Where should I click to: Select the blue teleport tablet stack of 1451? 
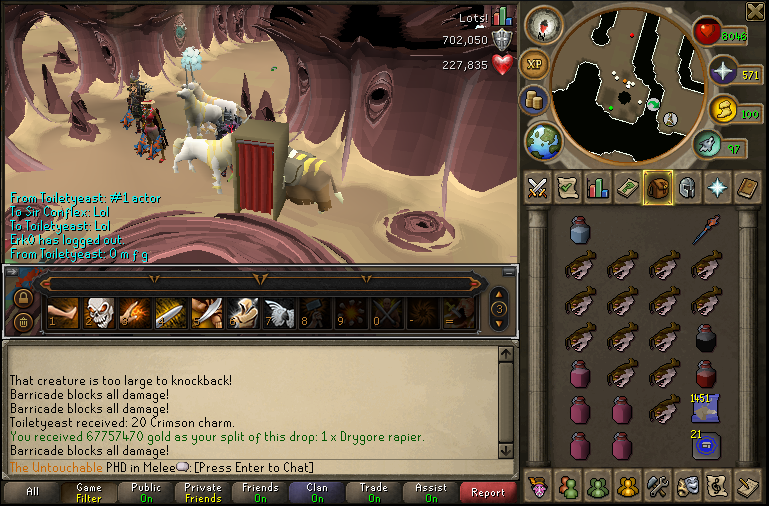tap(707, 408)
